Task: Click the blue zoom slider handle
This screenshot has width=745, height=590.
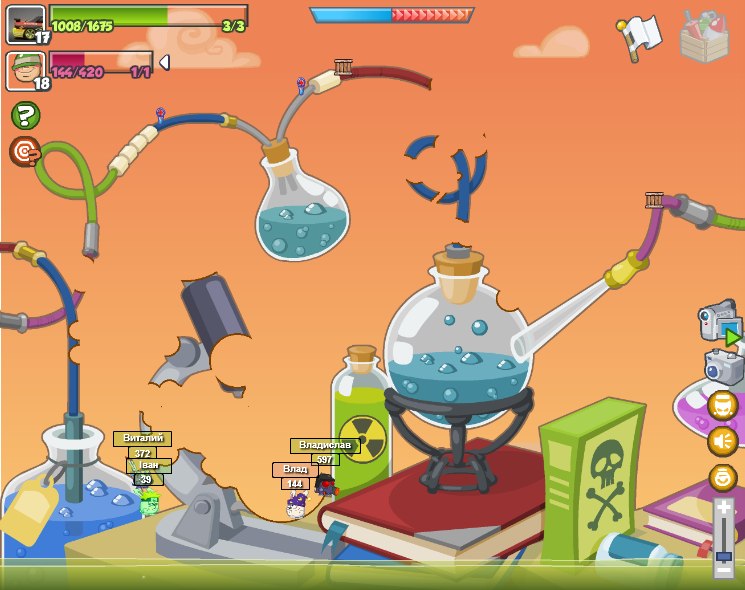Action: click(x=724, y=555)
